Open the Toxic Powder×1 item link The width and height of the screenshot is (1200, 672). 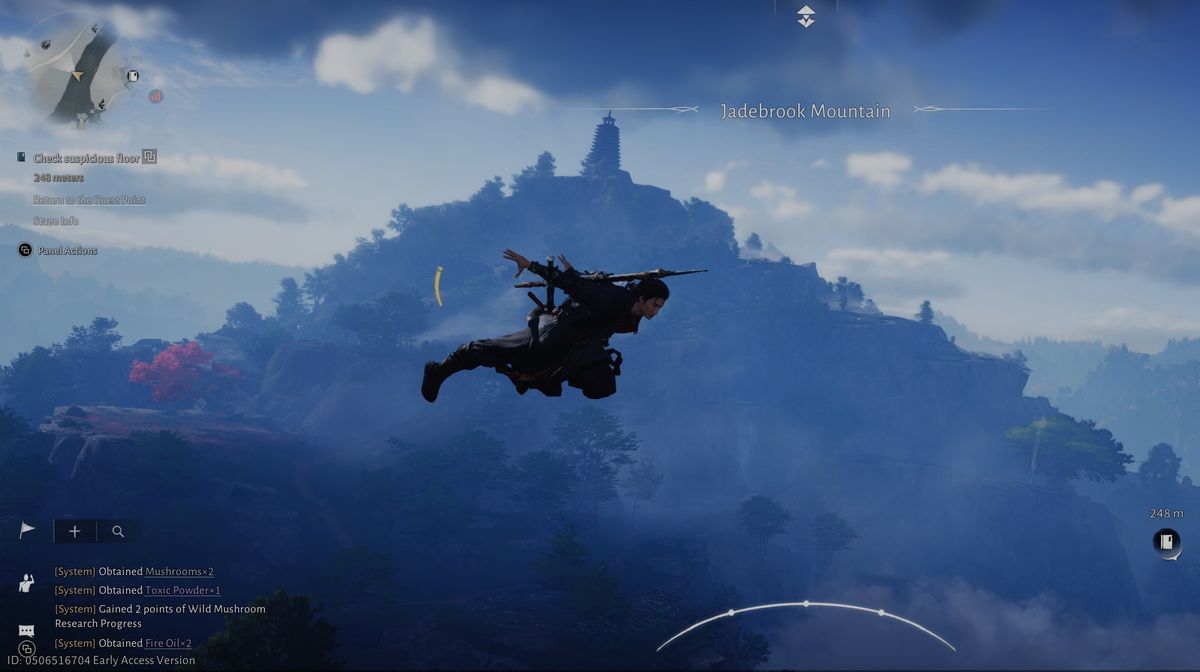click(x=183, y=590)
